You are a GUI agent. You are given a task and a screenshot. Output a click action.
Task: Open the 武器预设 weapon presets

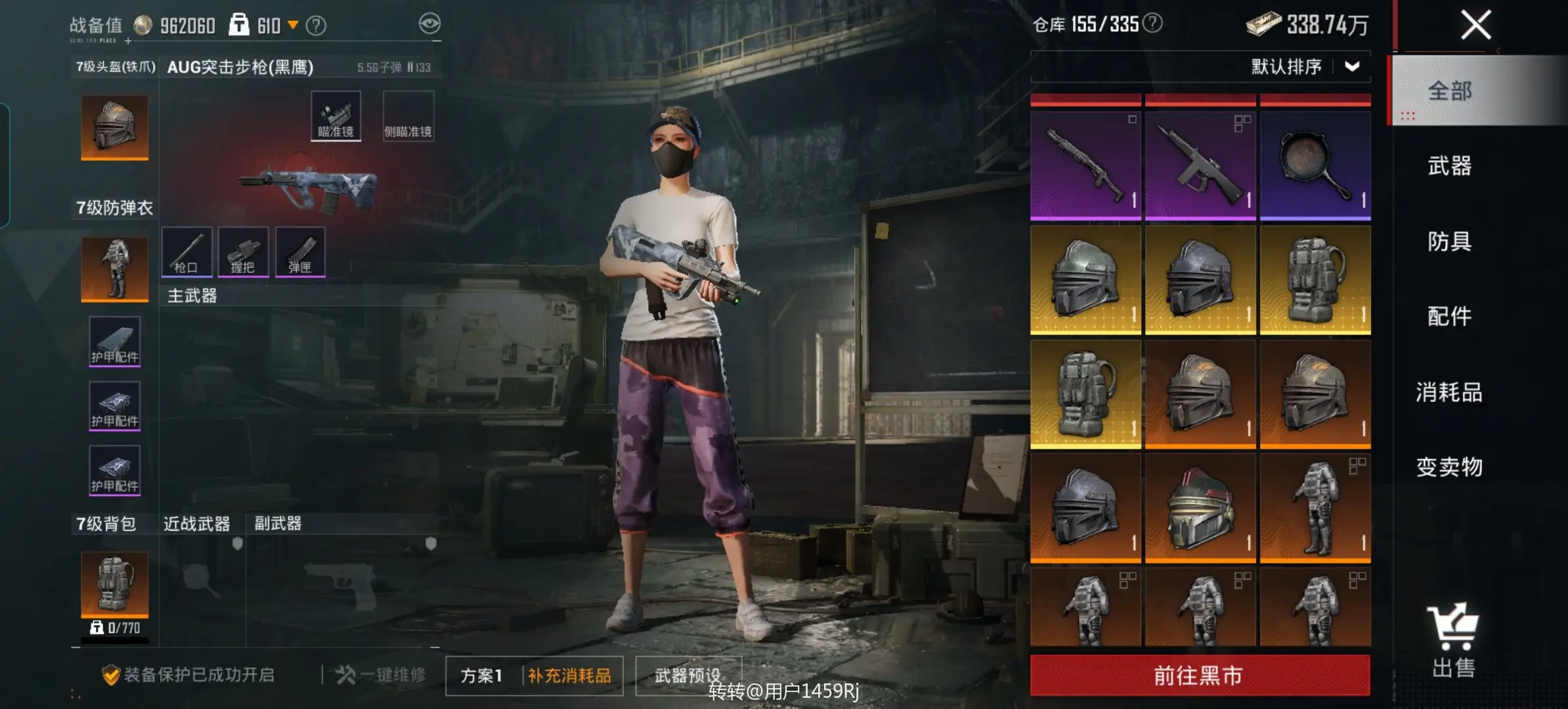(687, 676)
